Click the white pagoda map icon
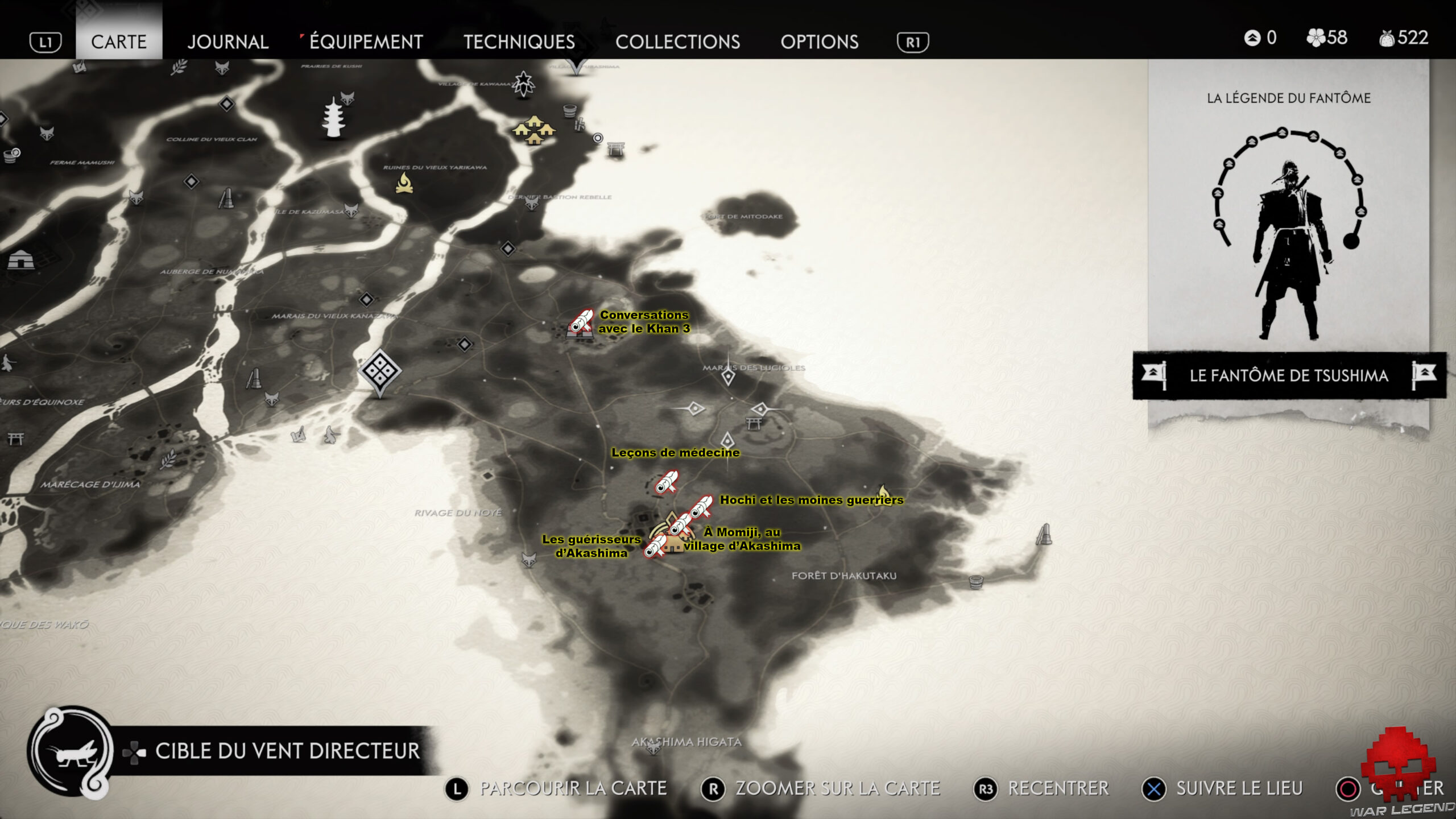 tap(333, 118)
